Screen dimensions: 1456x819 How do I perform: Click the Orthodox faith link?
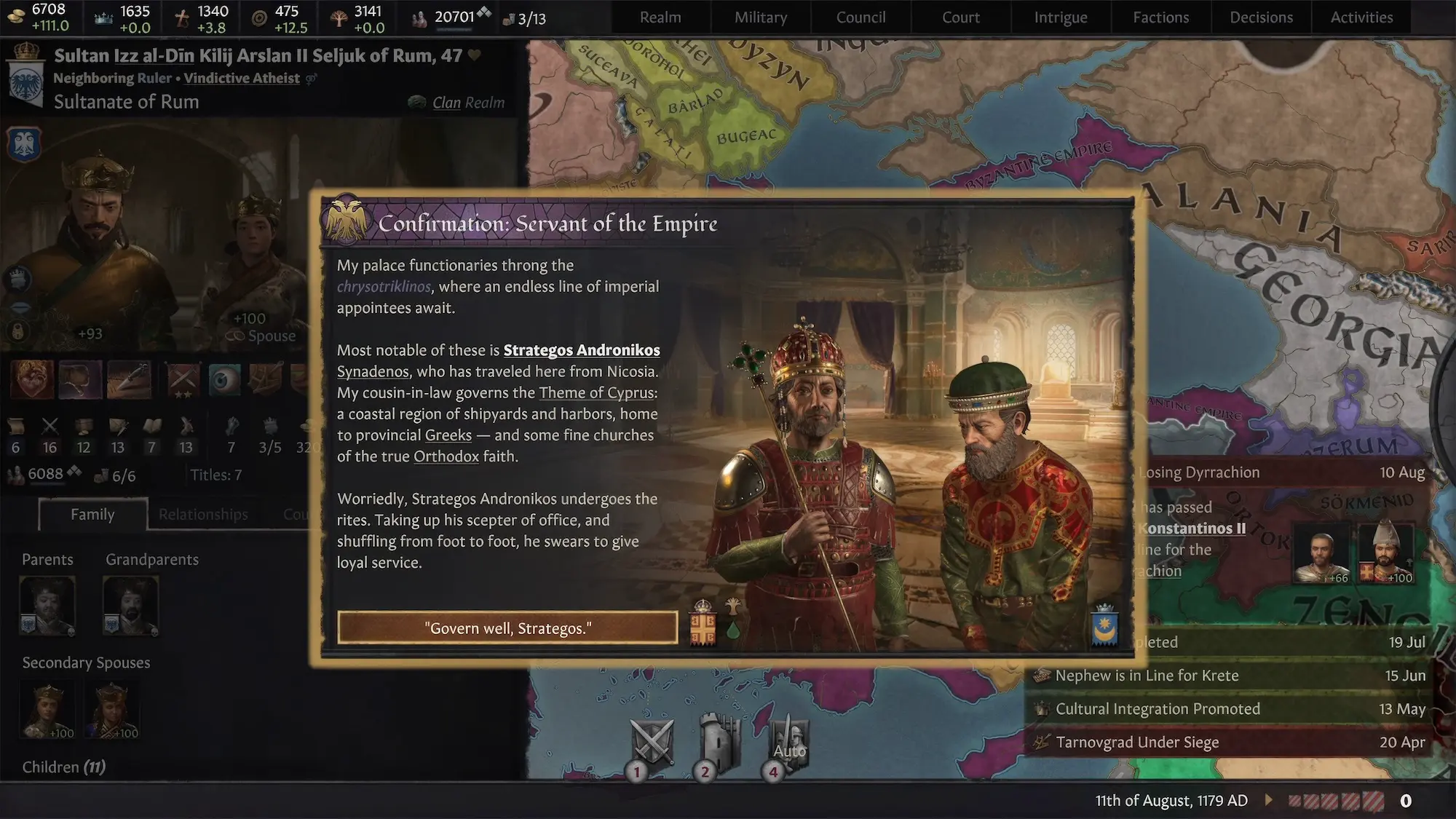[x=446, y=456]
